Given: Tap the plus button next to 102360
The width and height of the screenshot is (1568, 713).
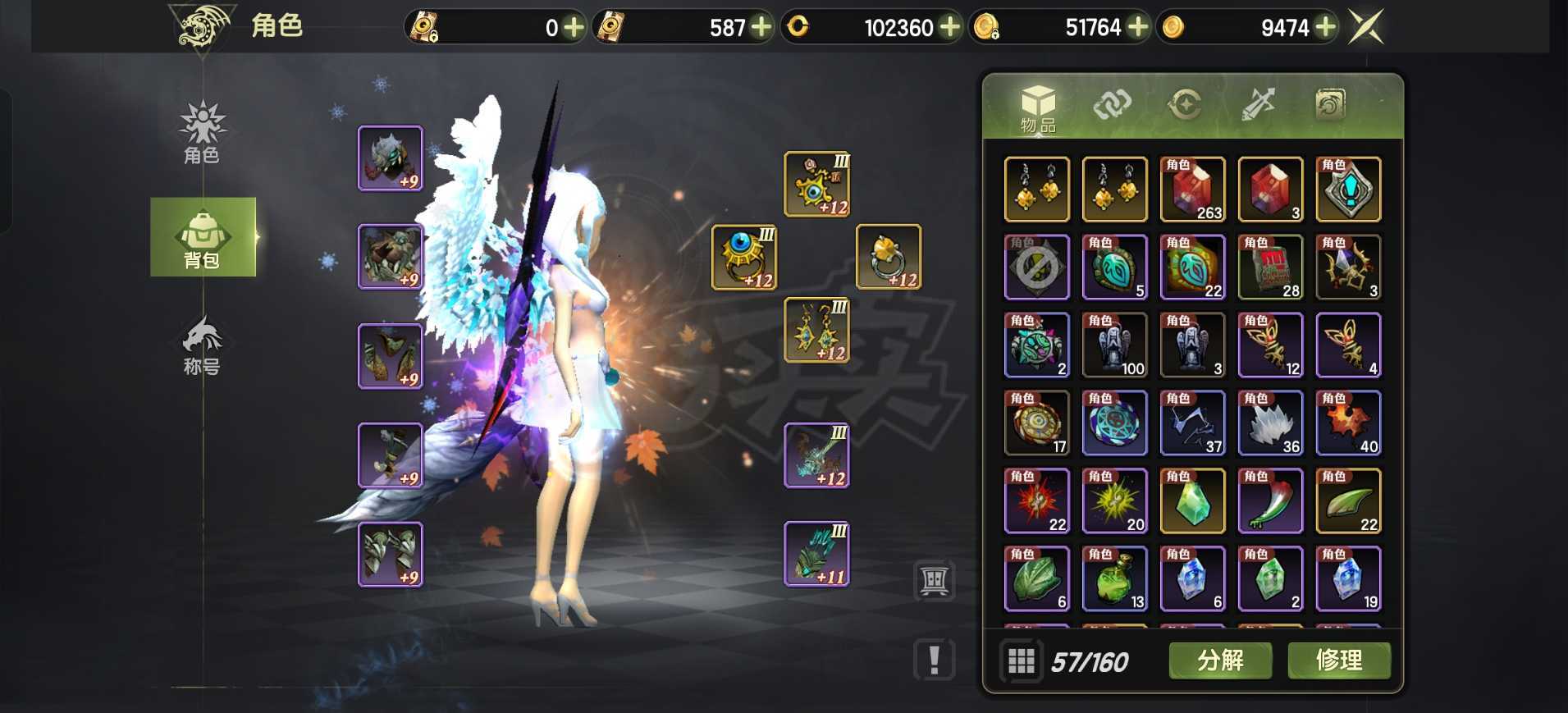Looking at the screenshot, I should 949,27.
